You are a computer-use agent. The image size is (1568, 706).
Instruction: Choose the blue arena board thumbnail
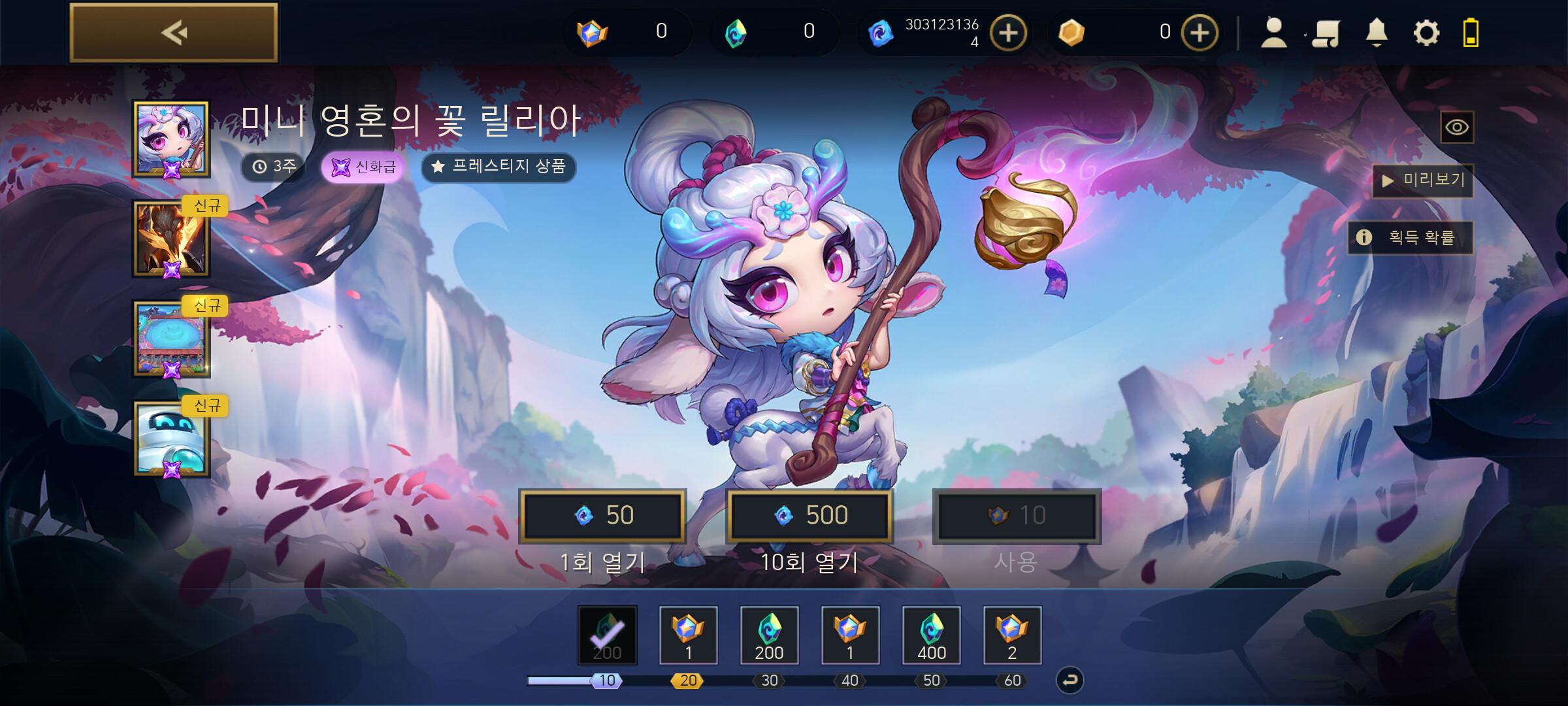[171, 339]
